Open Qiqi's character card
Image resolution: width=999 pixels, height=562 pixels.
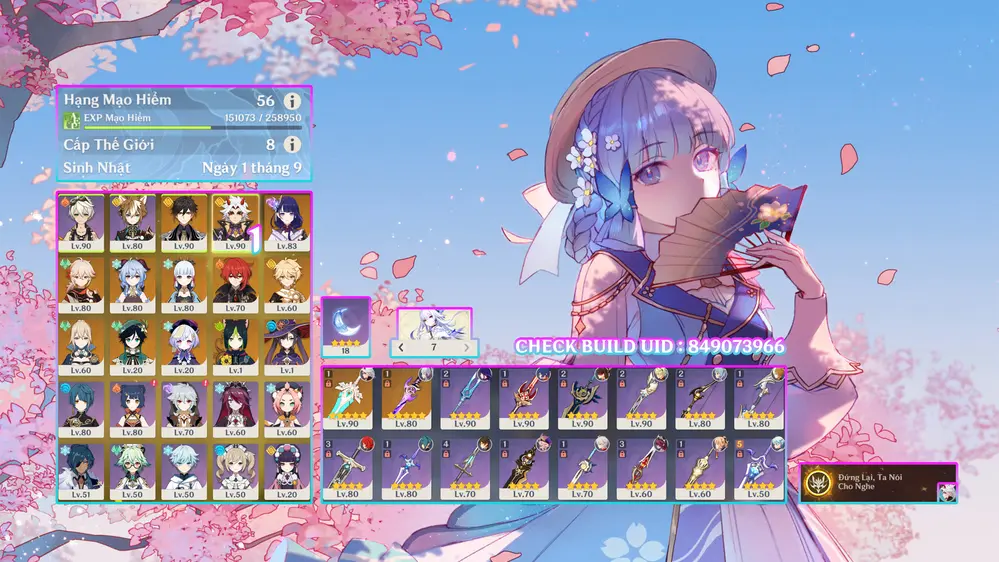[x=185, y=346]
